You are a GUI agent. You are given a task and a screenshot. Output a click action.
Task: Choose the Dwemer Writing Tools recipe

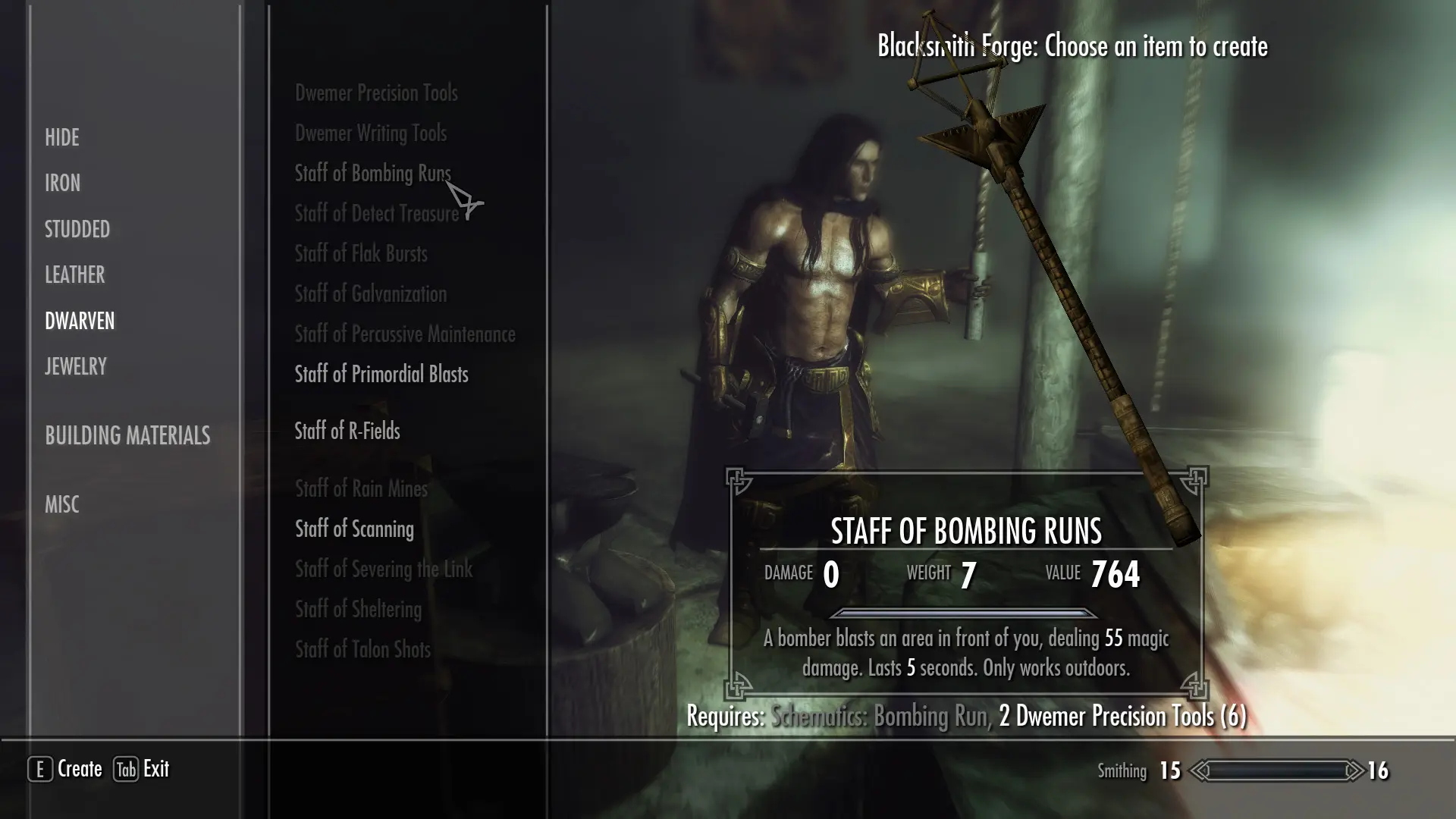370,133
